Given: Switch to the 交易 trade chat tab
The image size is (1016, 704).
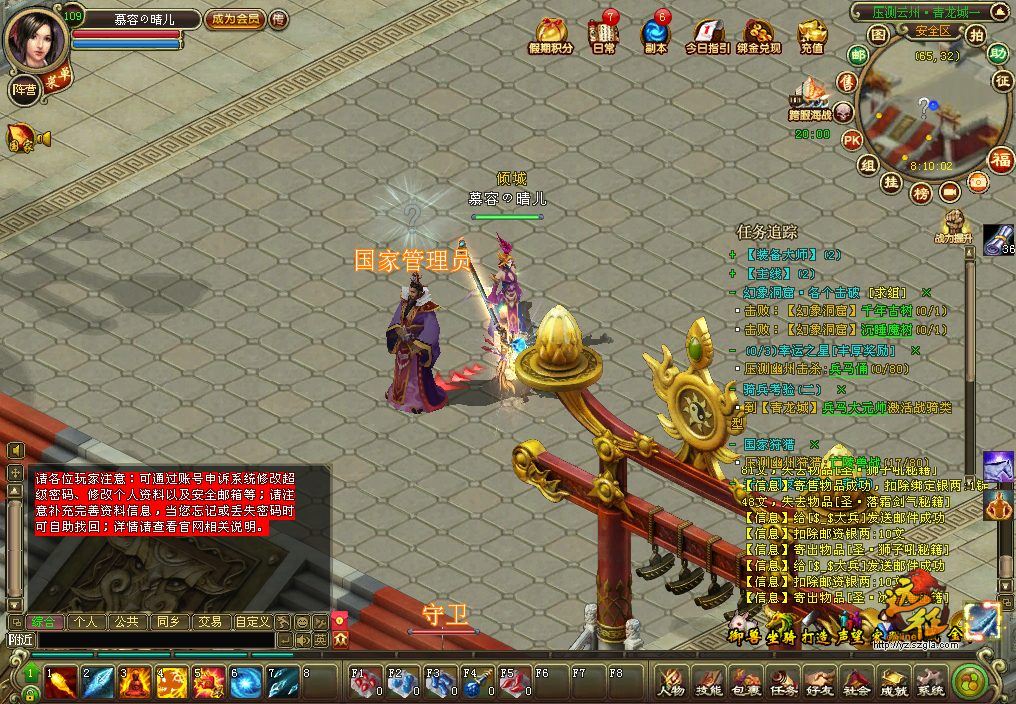Looking at the screenshot, I should [x=209, y=621].
